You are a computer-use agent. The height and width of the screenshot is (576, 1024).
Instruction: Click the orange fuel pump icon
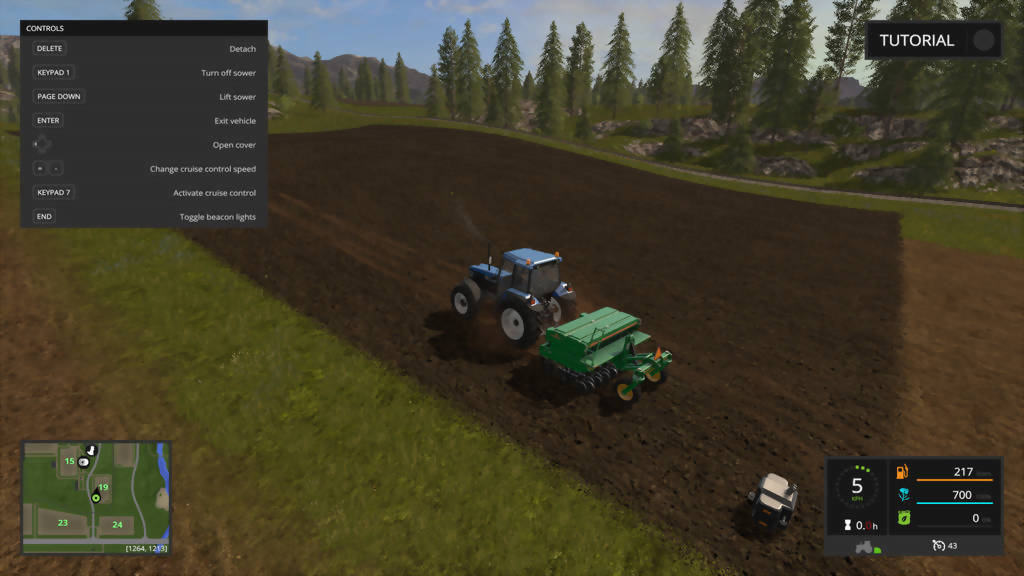pyautogui.click(x=902, y=472)
